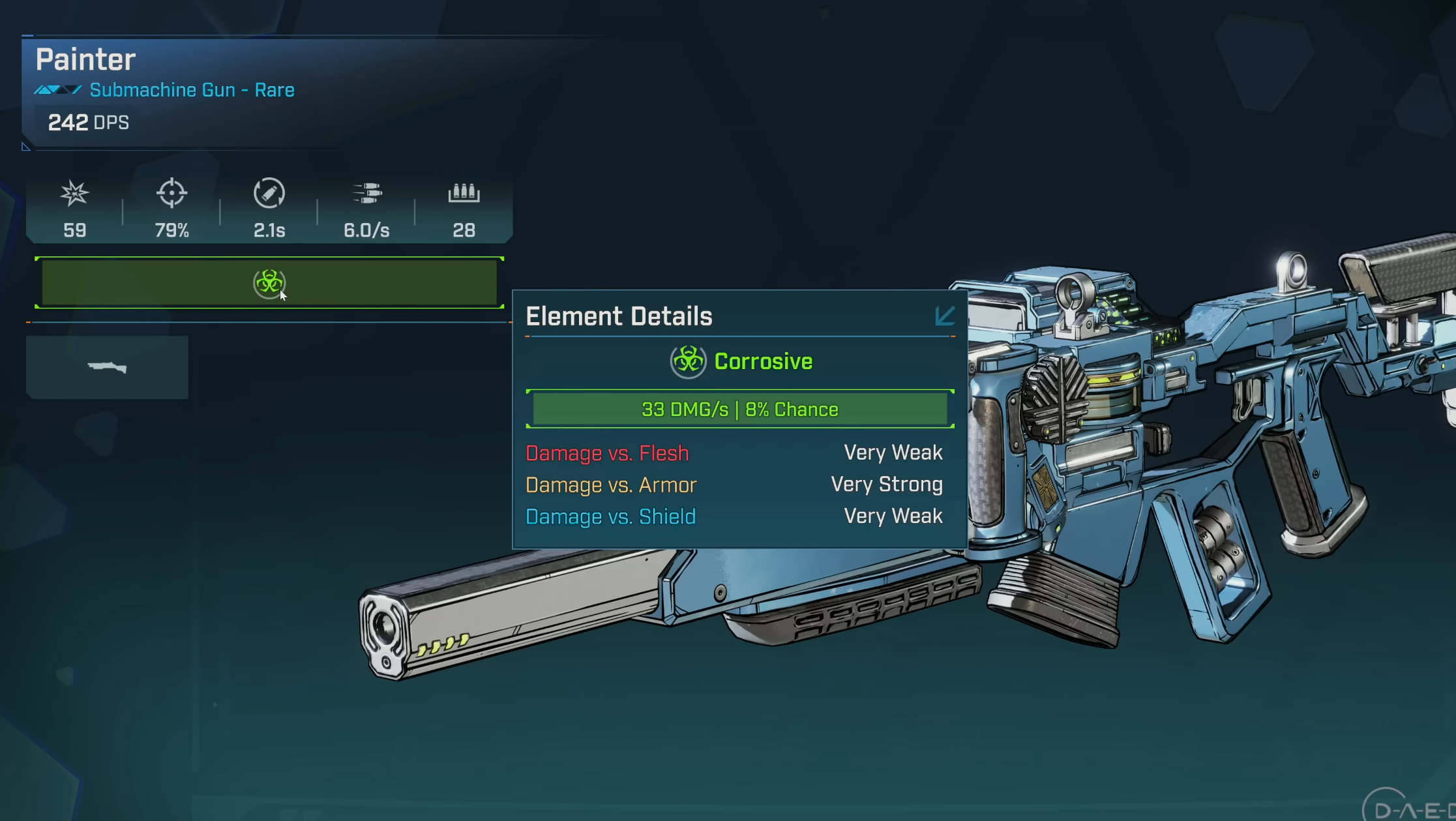The image size is (1456, 821).
Task: Click the fire rate bullets icon
Action: (367, 193)
